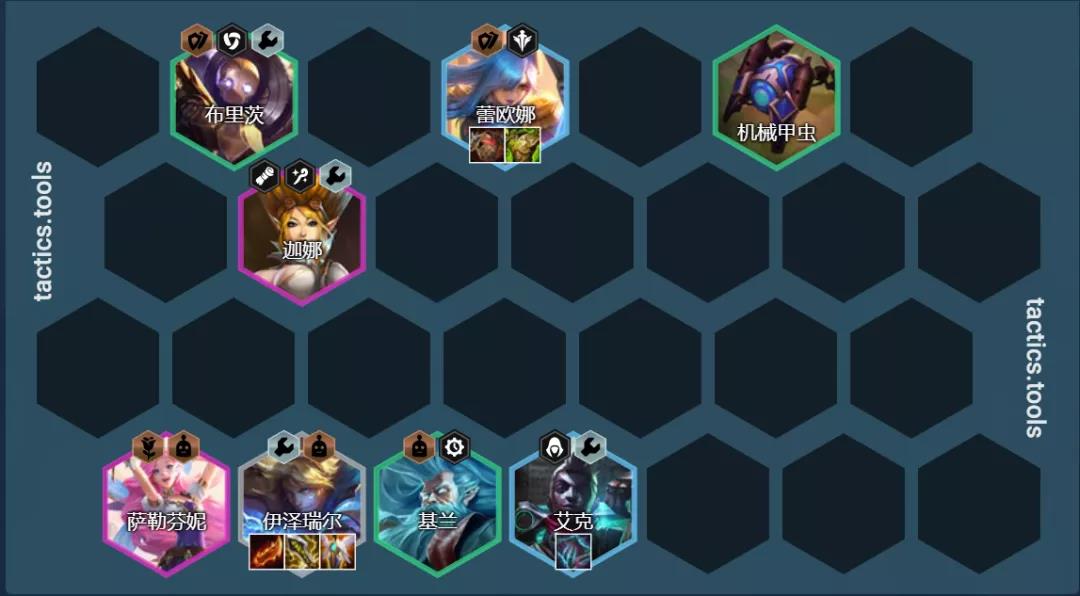Inspect the winged blue-gem item on 伊泽瑞尔

click(x=338, y=551)
